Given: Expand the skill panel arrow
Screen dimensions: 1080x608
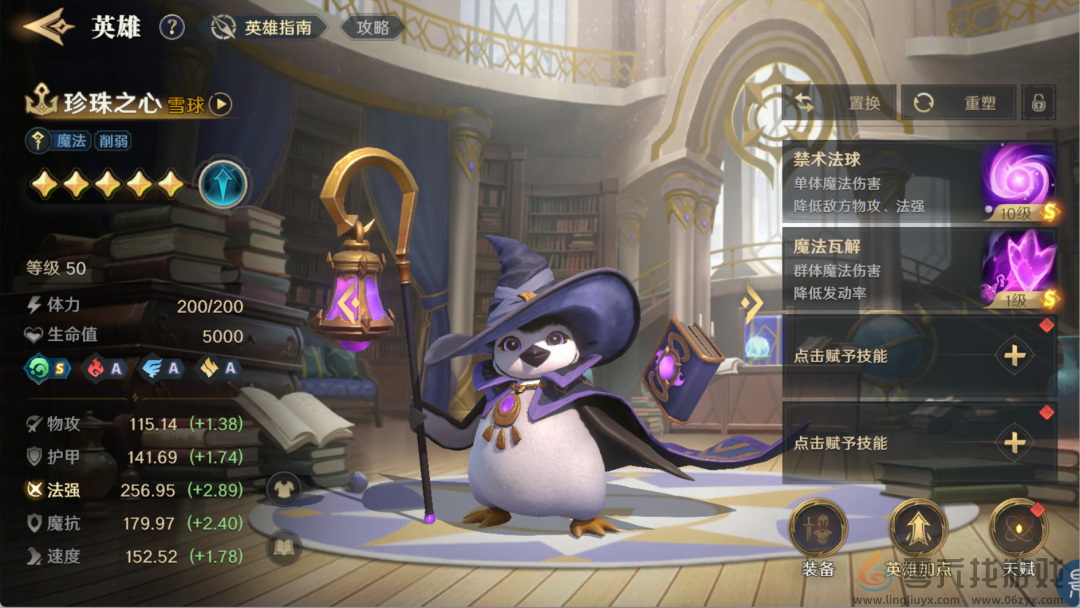Looking at the screenshot, I should [x=751, y=302].
